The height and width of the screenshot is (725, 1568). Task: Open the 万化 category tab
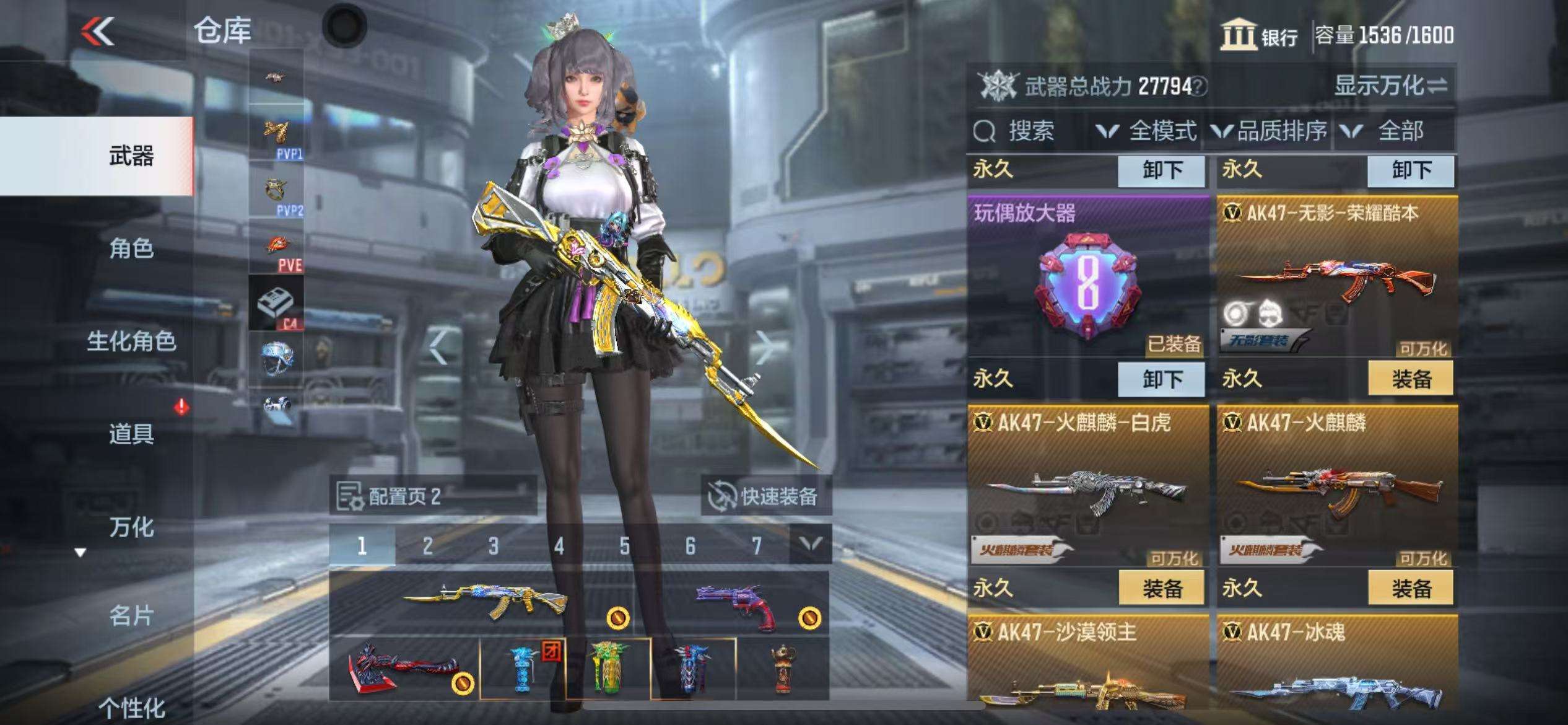point(131,527)
